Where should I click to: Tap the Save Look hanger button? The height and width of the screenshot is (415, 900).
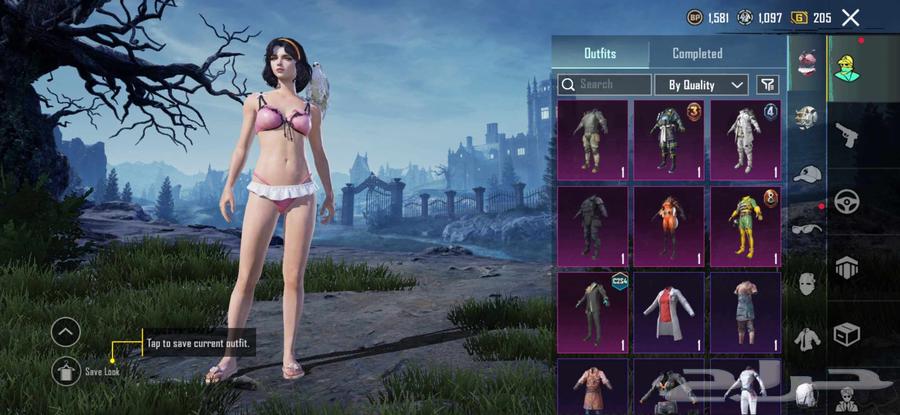tap(66, 371)
